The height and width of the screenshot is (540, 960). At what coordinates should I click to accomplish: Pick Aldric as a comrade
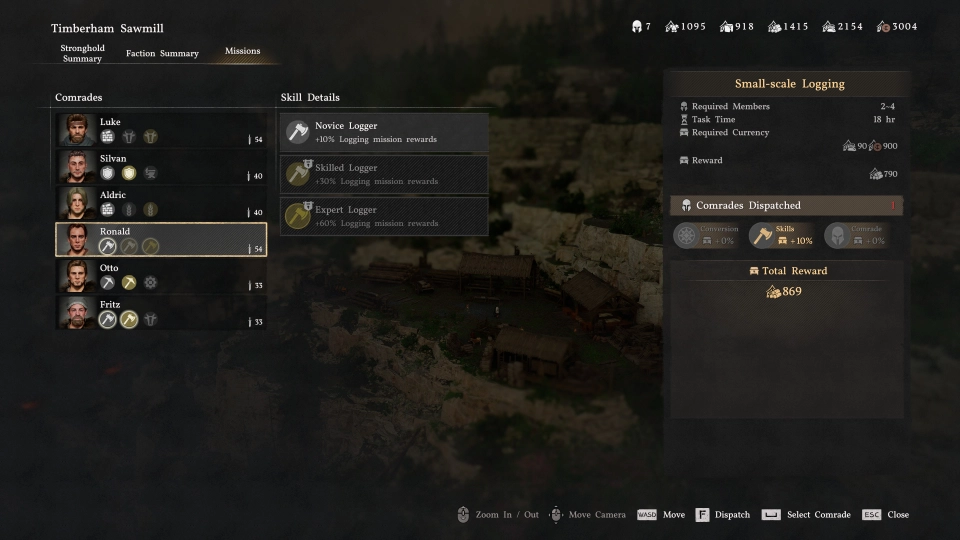[x=161, y=203]
